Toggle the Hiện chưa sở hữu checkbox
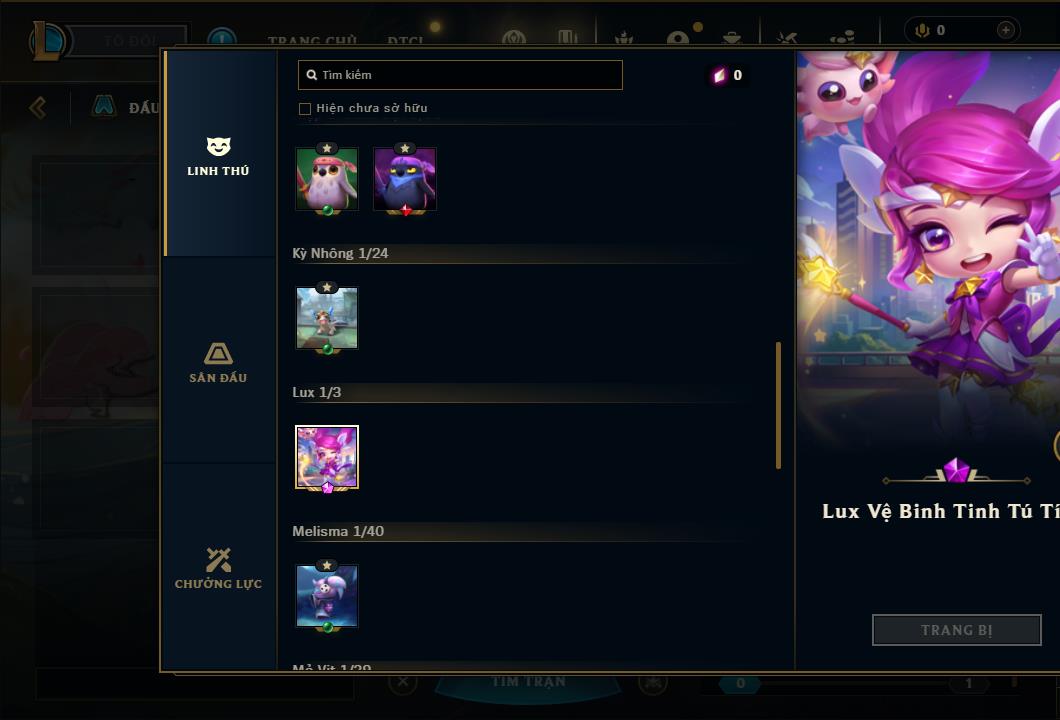This screenshot has height=720, width=1060. point(305,108)
